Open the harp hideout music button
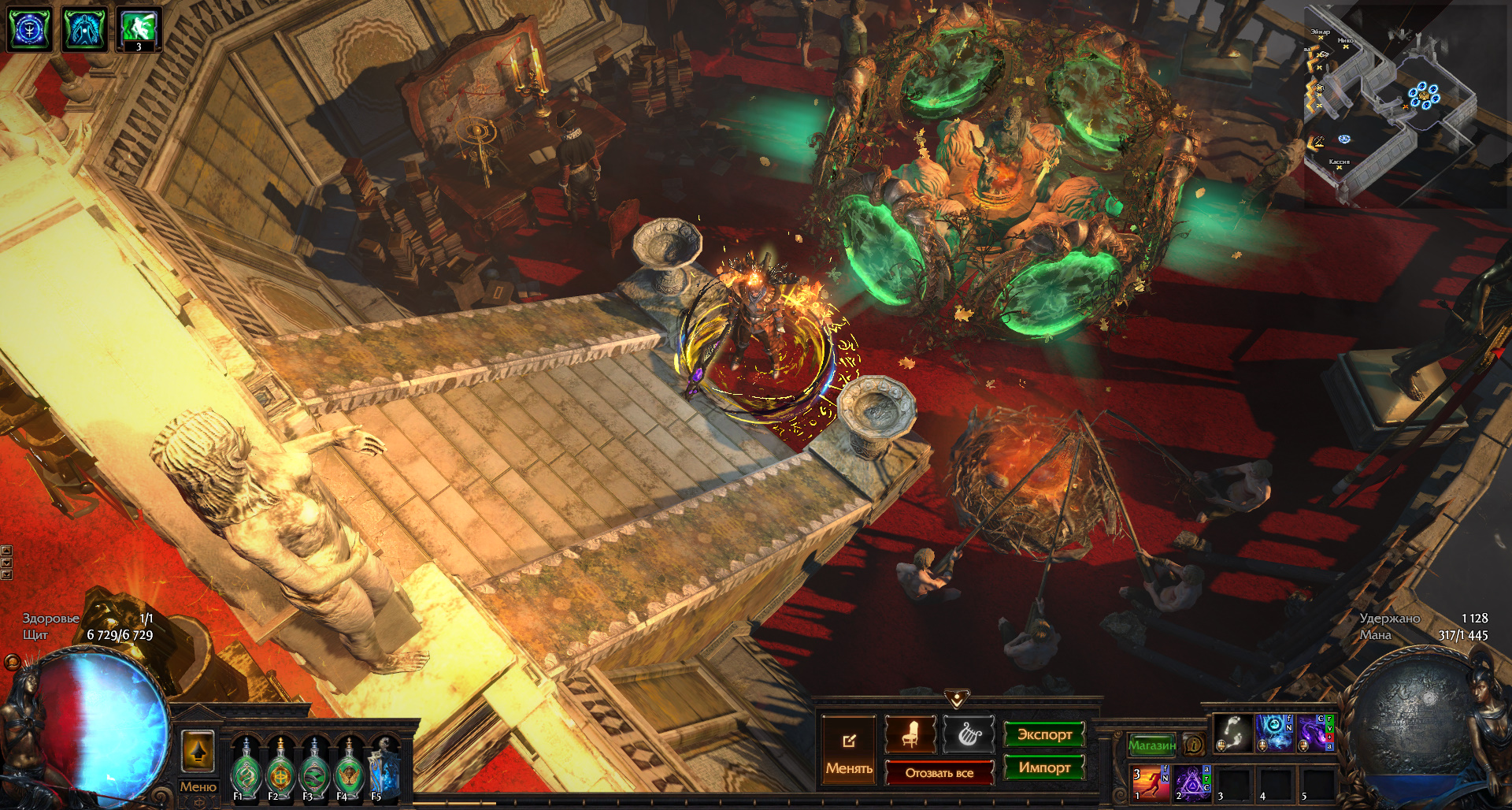This screenshot has height=810, width=1512. click(x=969, y=734)
